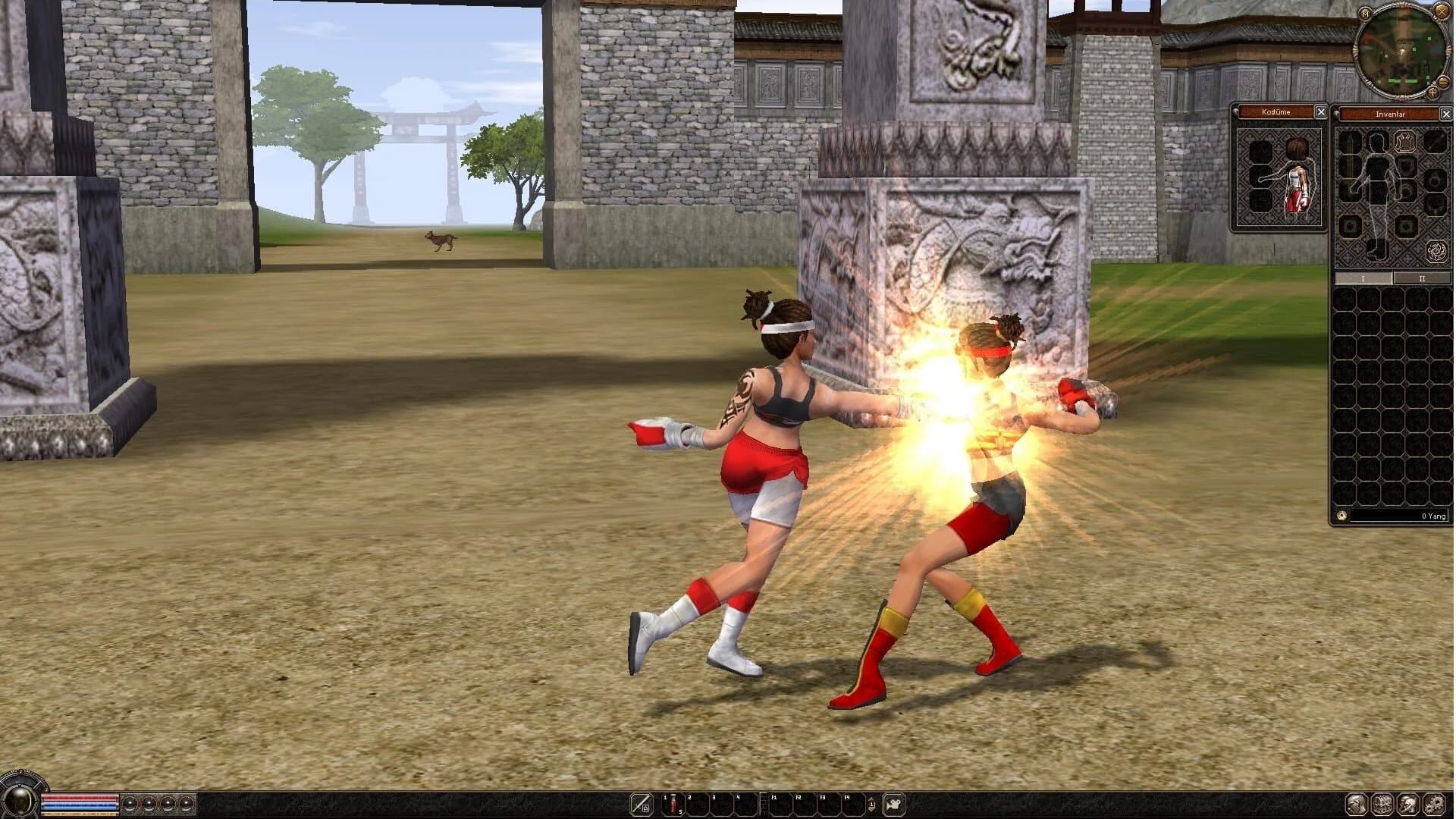Viewport: 1456px width, 819px height.
Task: Toggle the minimap zoom-in plus control
Action: [x=1432, y=93]
